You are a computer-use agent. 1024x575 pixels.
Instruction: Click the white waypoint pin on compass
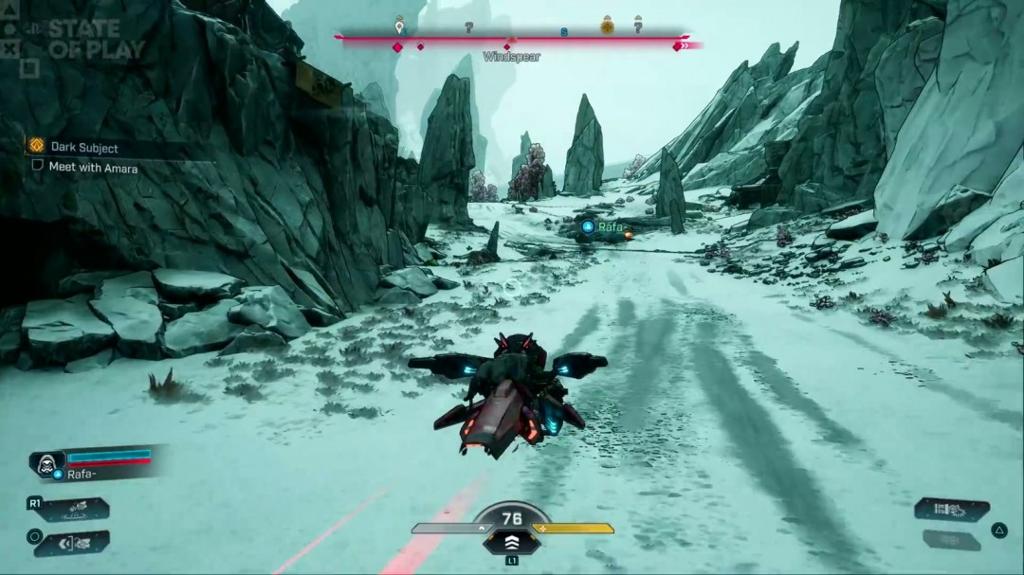399,23
